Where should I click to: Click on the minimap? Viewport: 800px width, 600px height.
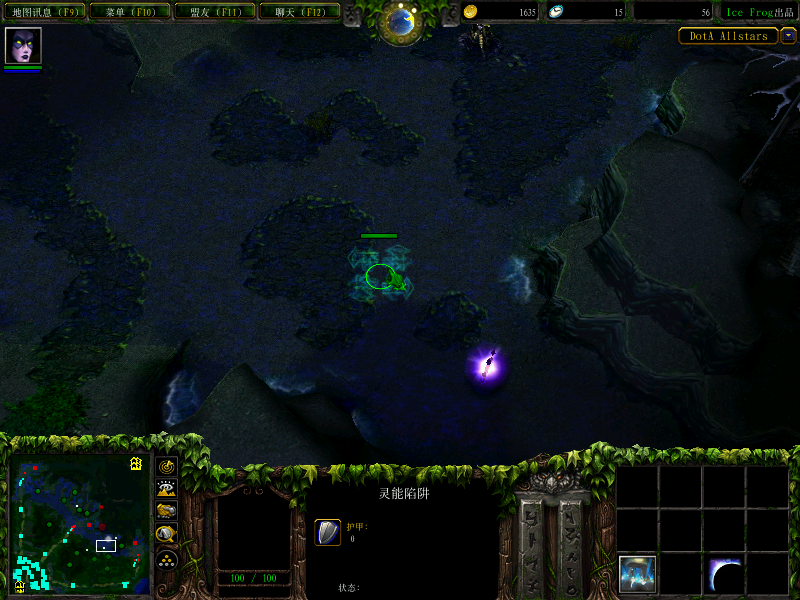point(78,524)
